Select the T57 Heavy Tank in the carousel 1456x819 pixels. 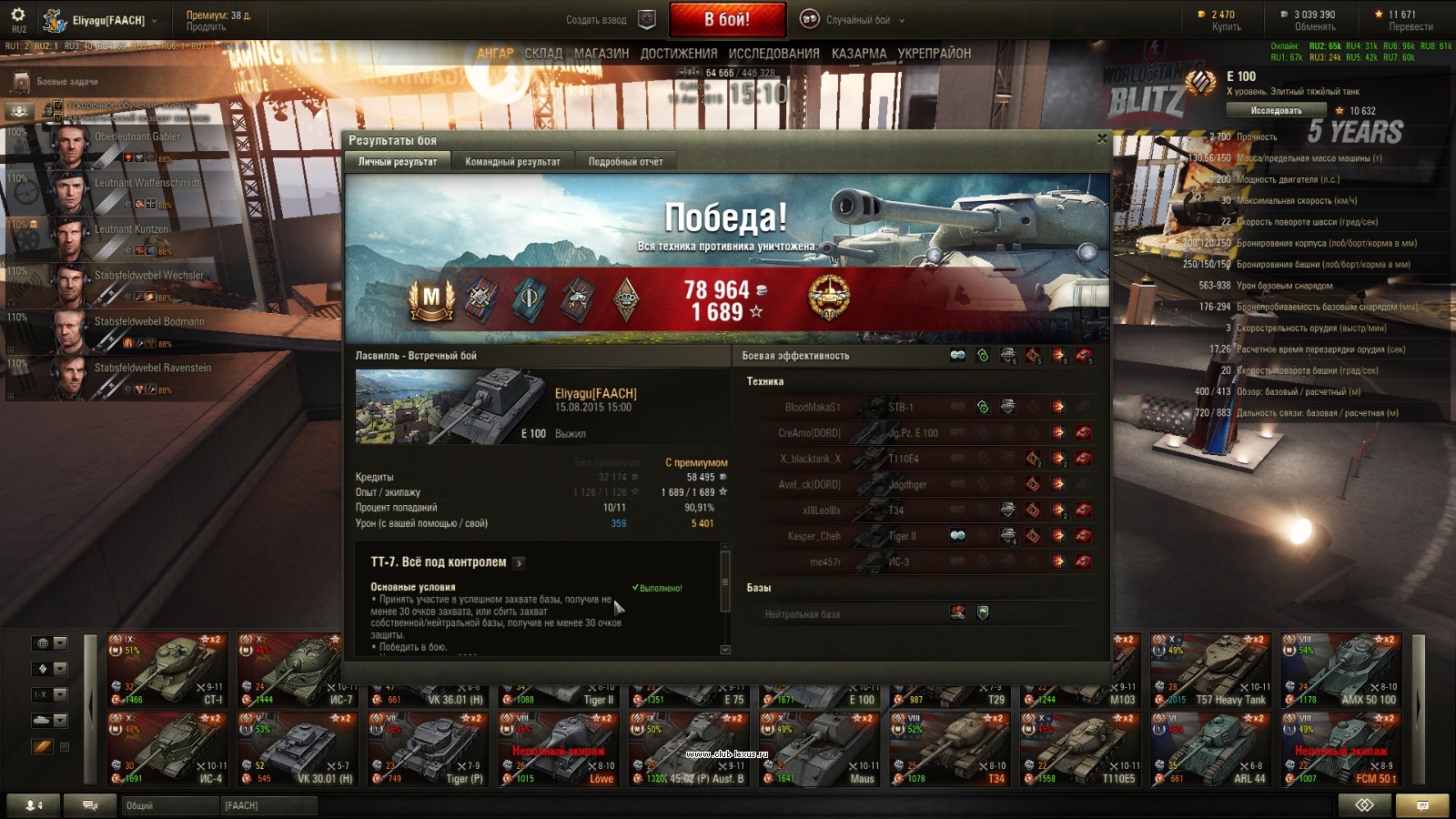1212,670
